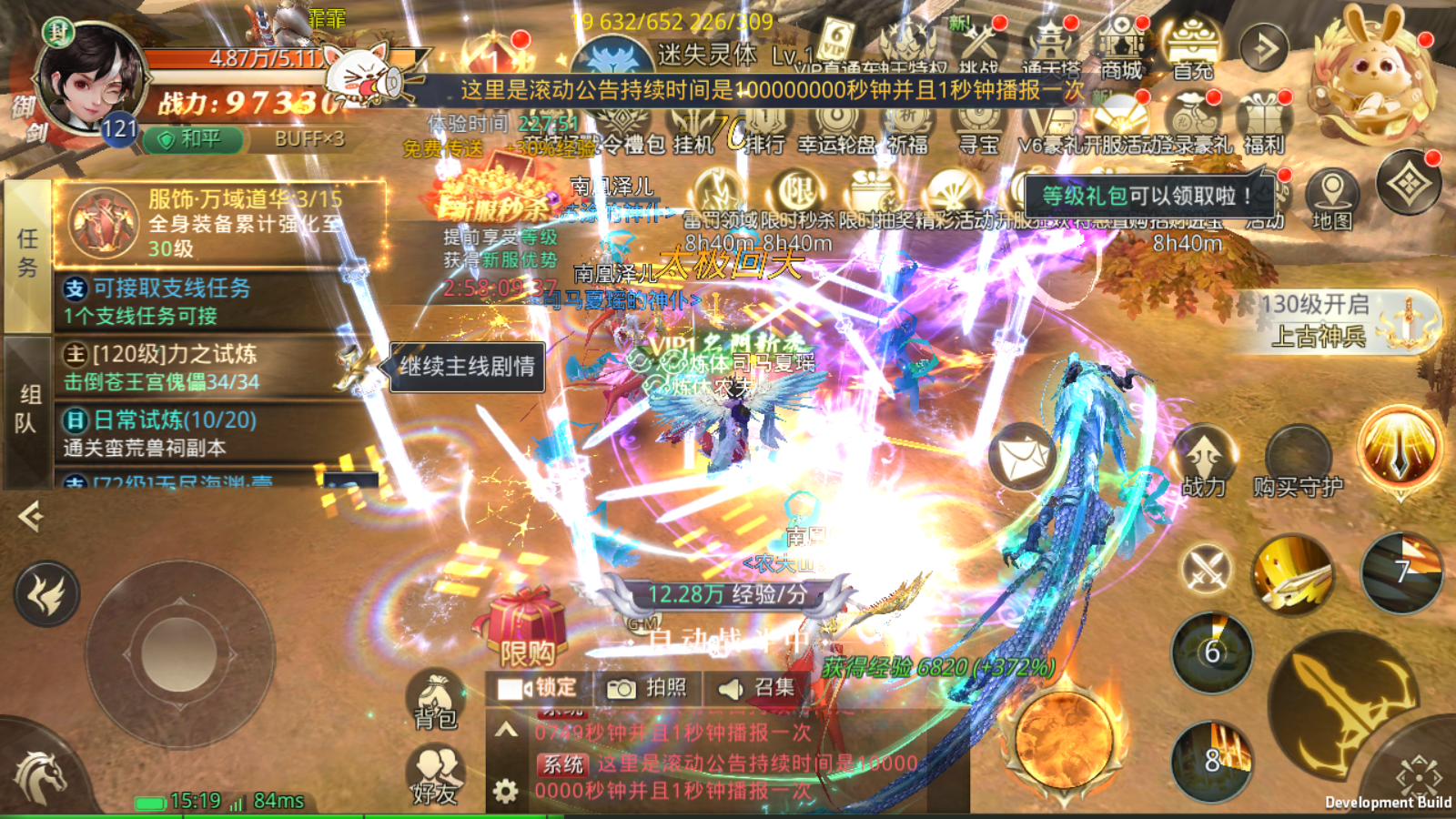The width and height of the screenshot is (1456, 819).
Task: Tap the 锁定 camera lock button
Action: (x=538, y=688)
